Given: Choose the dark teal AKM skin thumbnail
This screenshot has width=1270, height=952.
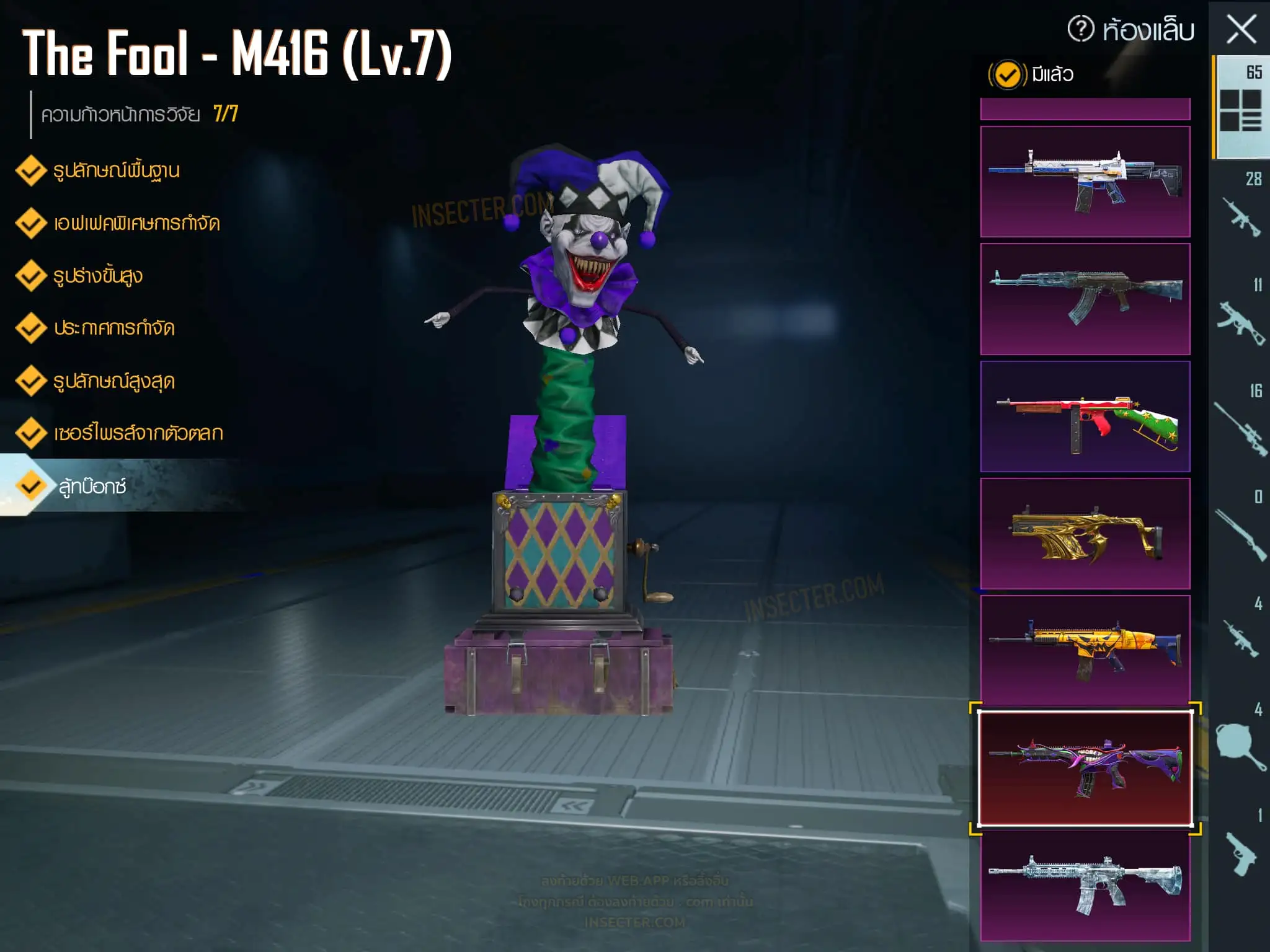Looking at the screenshot, I should point(1085,299).
